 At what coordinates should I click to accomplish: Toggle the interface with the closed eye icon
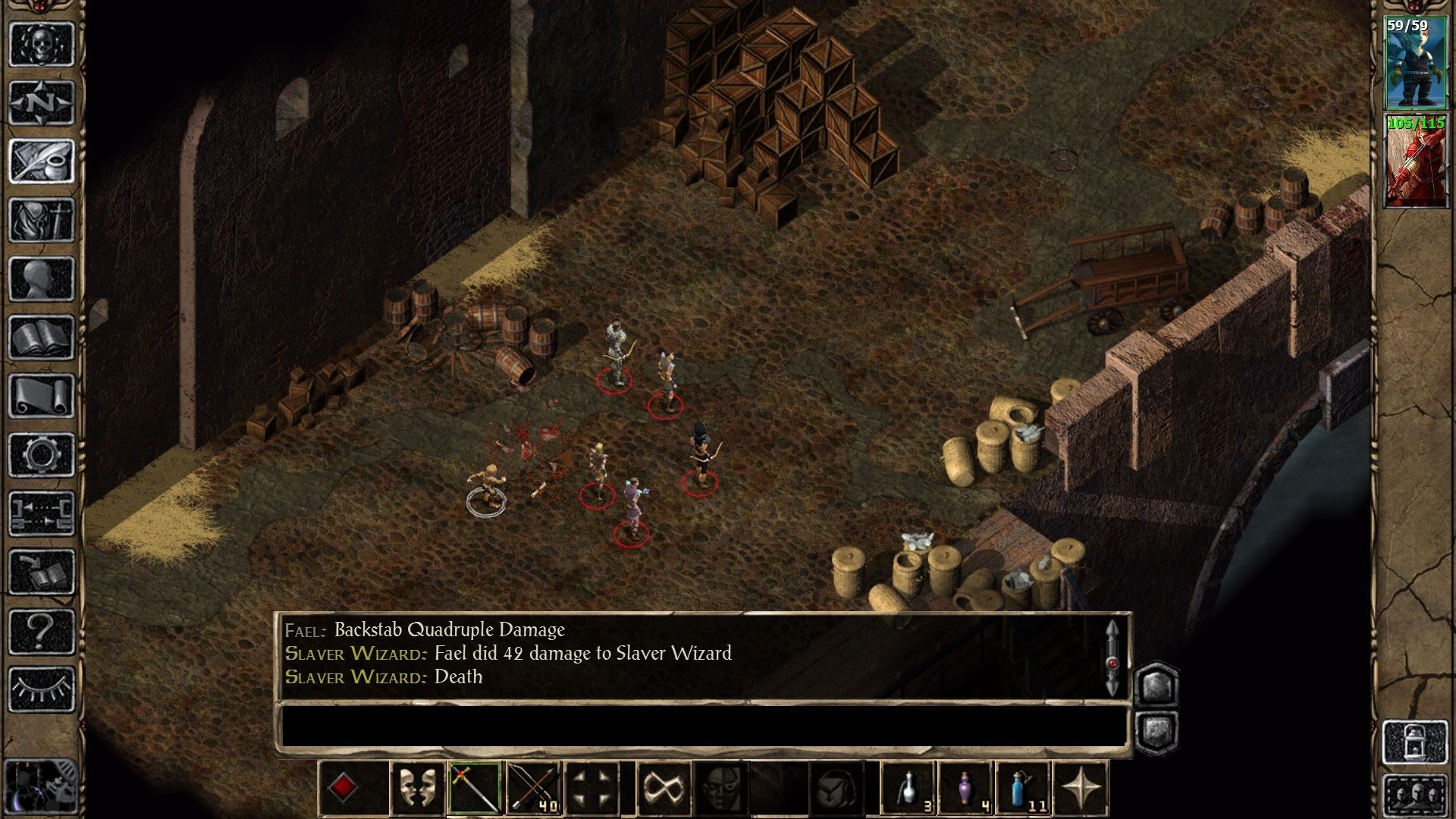[x=42, y=689]
